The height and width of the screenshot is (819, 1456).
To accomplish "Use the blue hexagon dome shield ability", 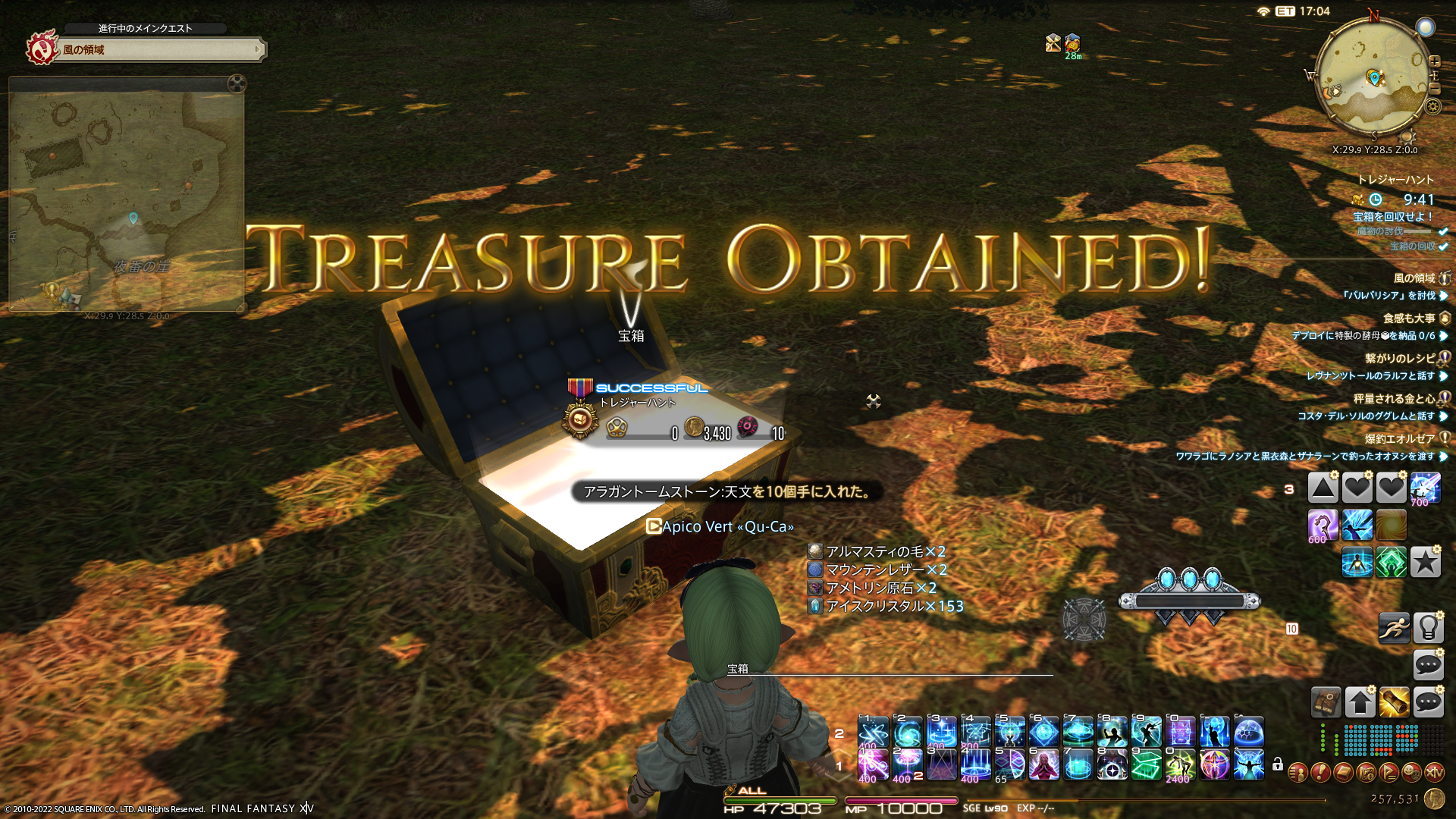I will click(x=1248, y=733).
